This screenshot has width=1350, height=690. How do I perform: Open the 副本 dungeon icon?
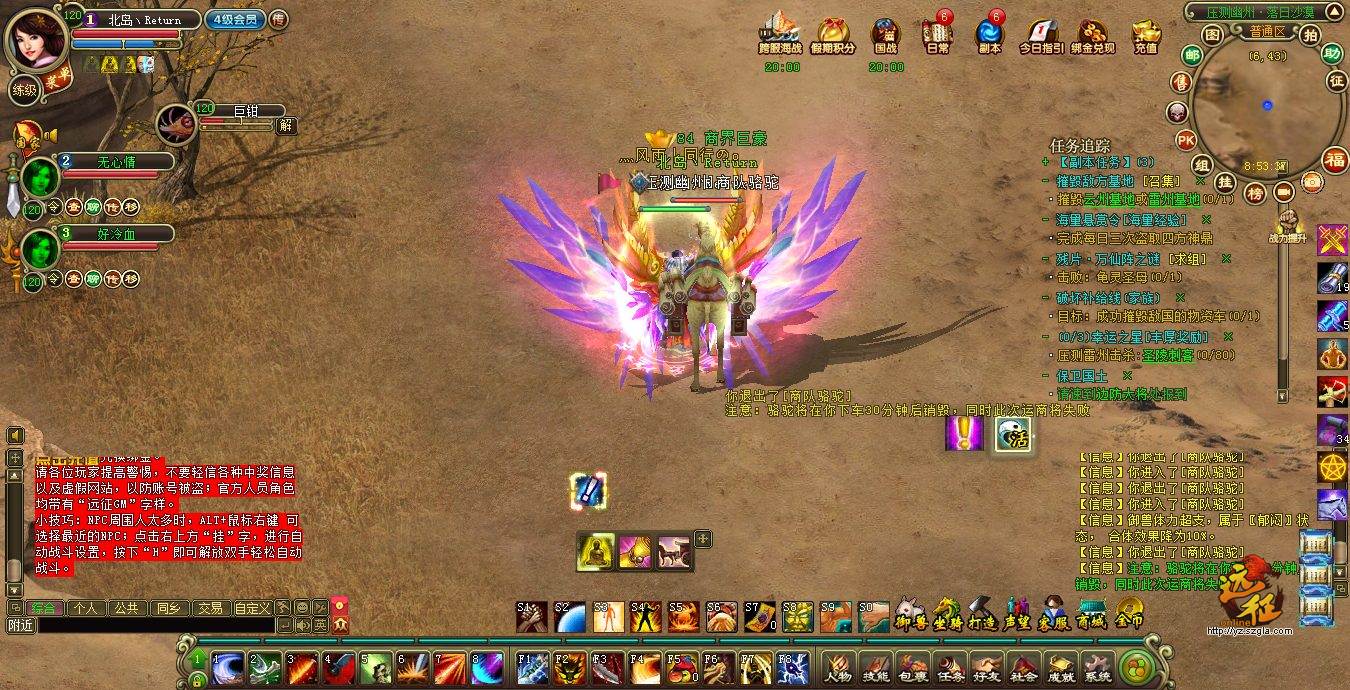[989, 35]
